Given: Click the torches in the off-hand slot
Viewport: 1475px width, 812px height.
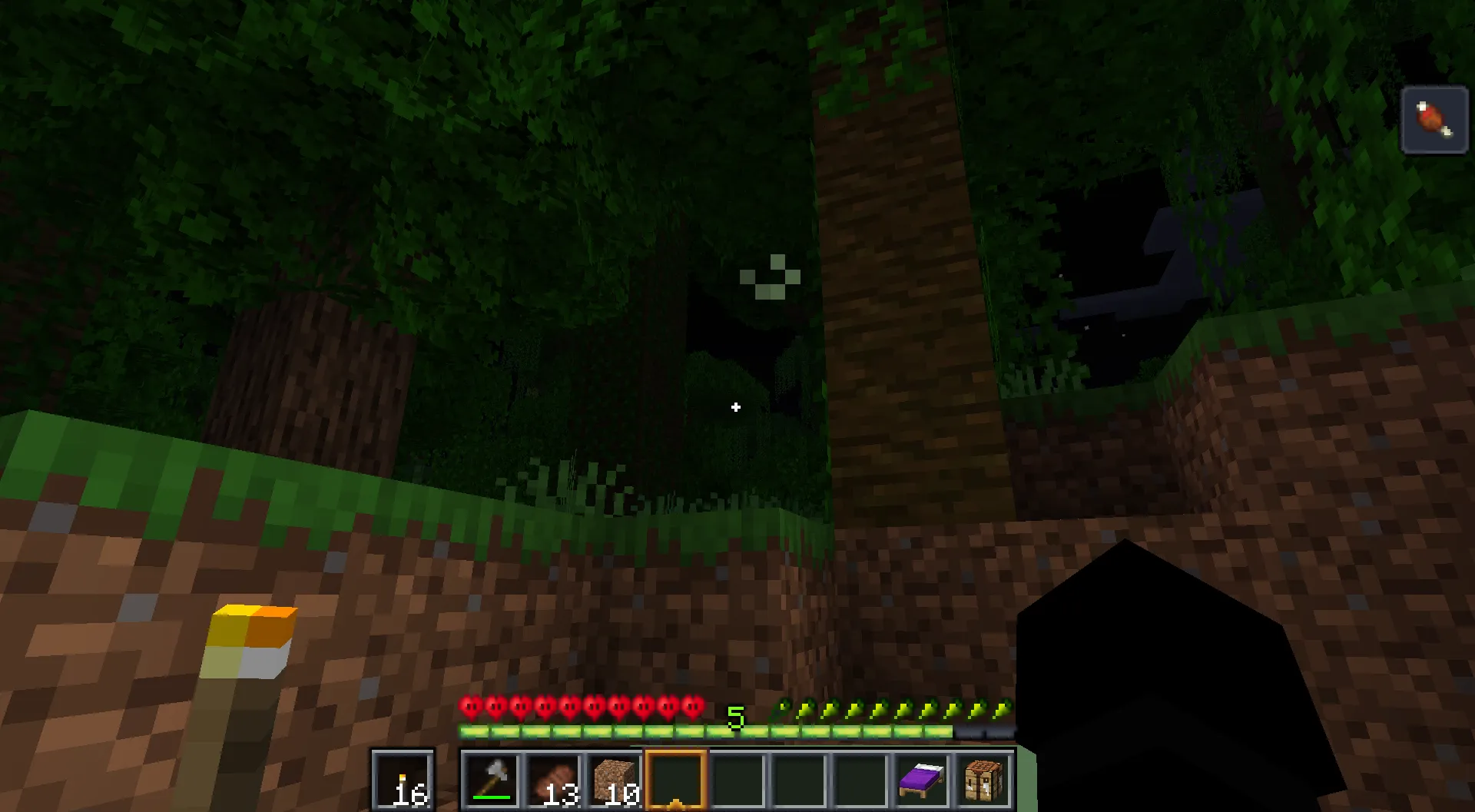Looking at the screenshot, I should pos(403,778).
